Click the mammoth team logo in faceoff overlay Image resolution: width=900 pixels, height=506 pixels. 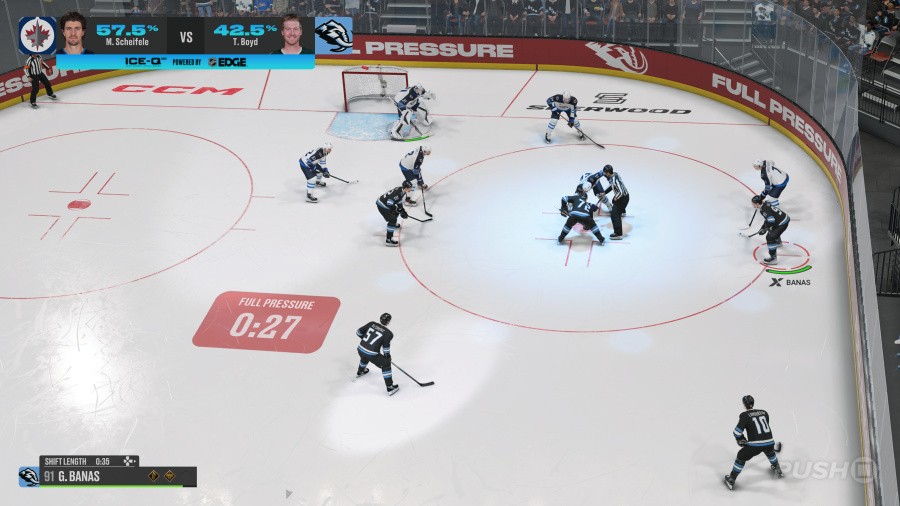point(333,34)
